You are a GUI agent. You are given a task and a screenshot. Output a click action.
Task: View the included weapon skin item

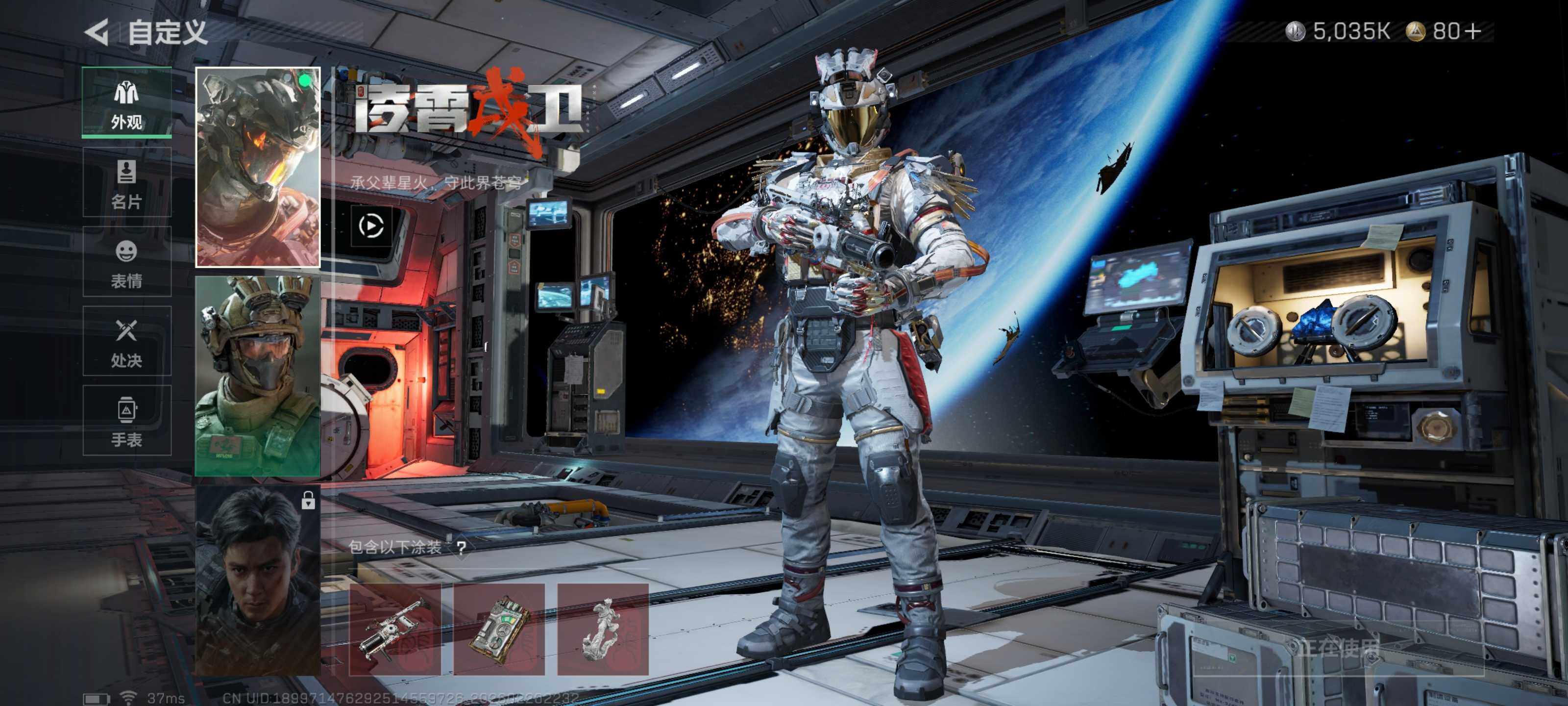(394, 629)
